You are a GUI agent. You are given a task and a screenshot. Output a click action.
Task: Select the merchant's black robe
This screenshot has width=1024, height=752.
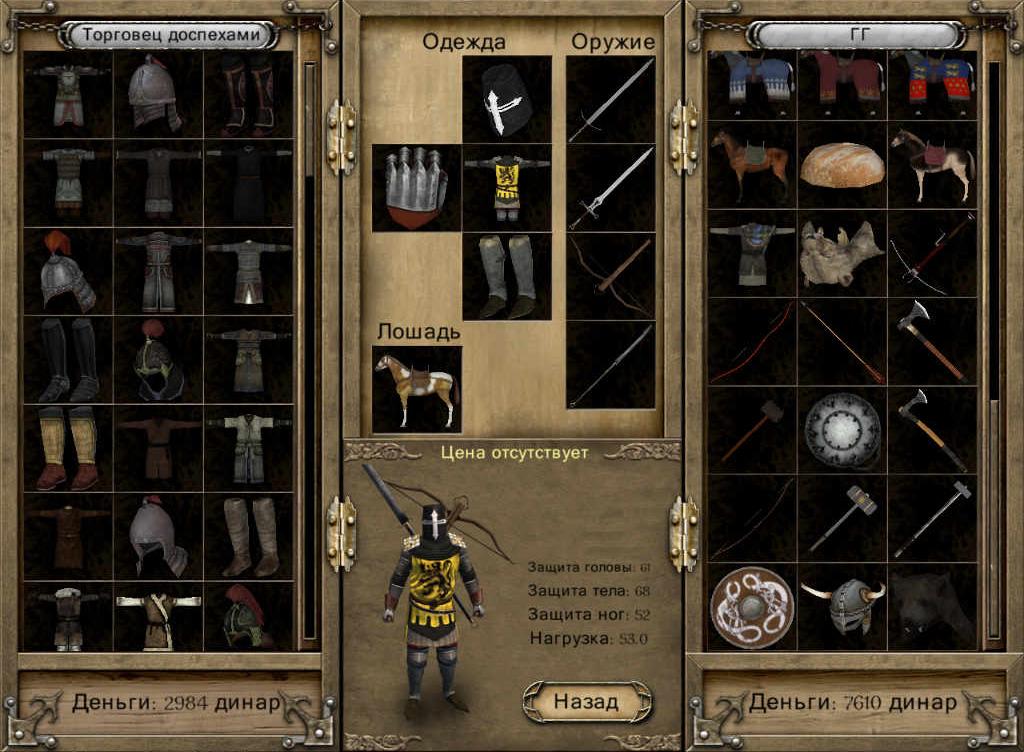point(248,183)
